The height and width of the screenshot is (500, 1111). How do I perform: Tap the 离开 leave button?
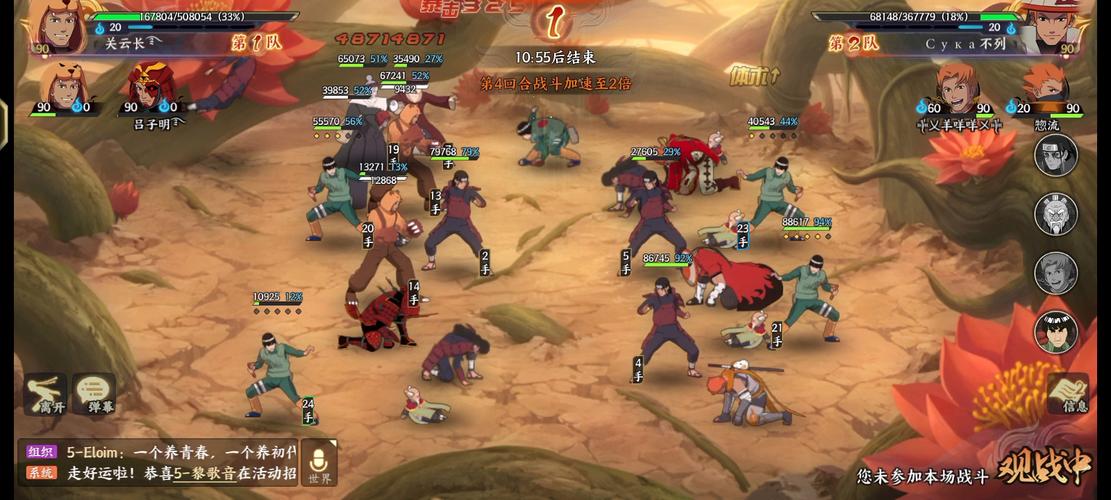pyautogui.click(x=45, y=394)
